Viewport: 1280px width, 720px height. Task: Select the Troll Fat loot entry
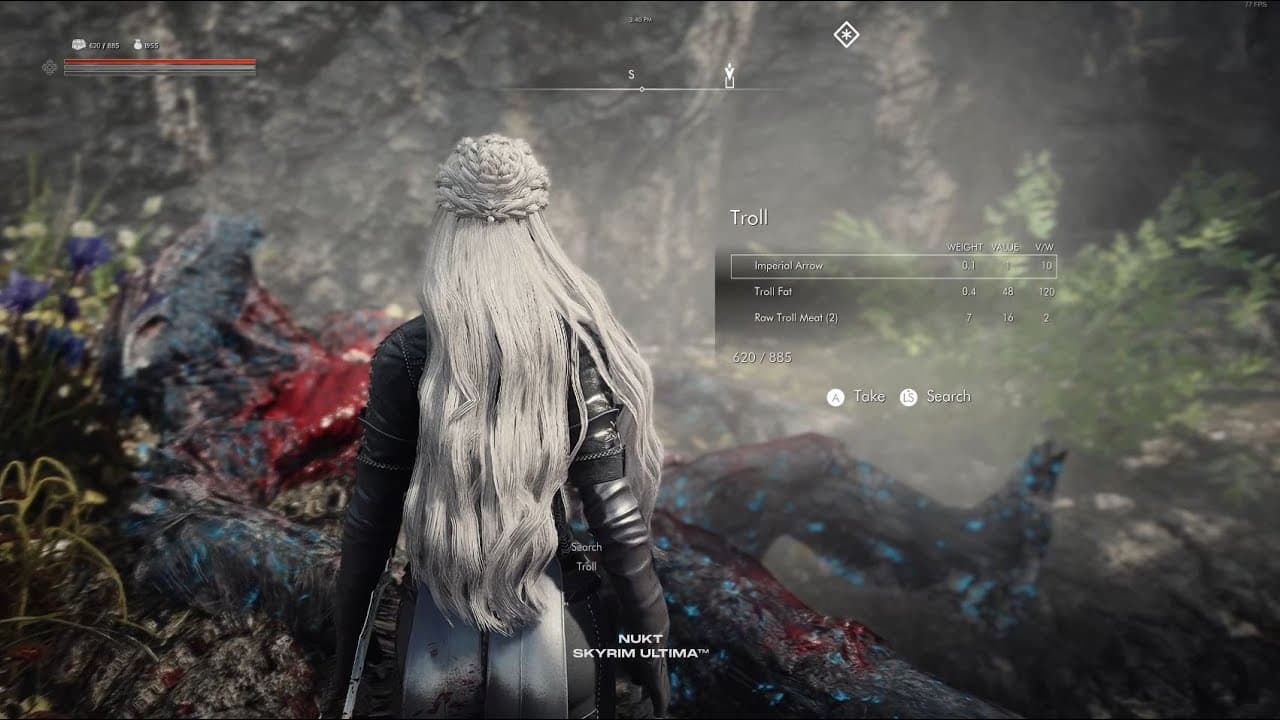click(x=775, y=292)
